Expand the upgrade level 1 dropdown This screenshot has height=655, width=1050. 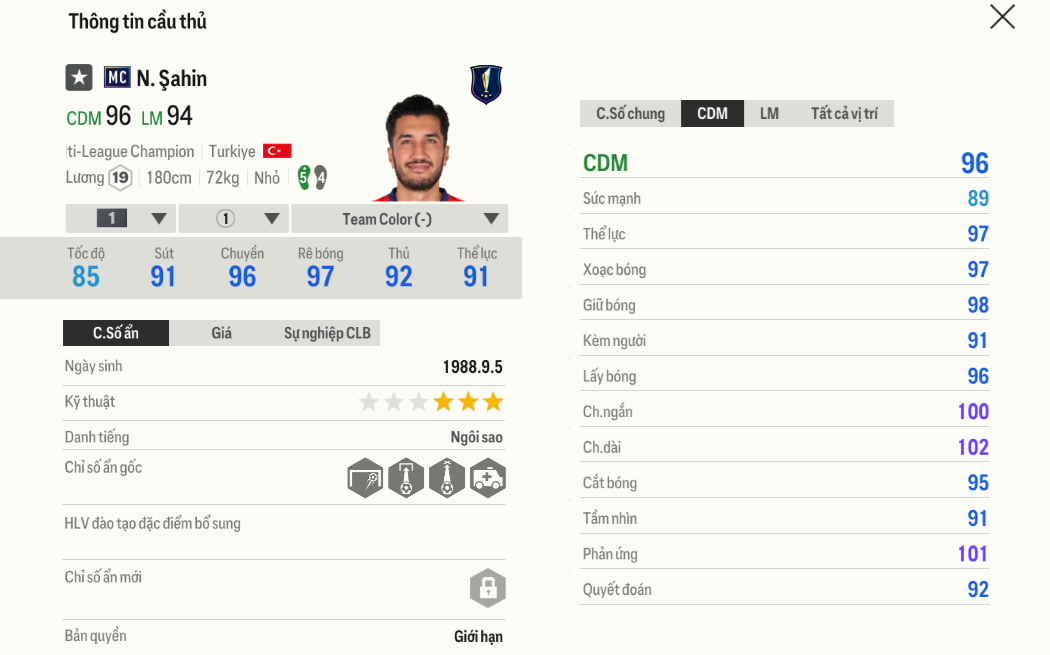121,219
